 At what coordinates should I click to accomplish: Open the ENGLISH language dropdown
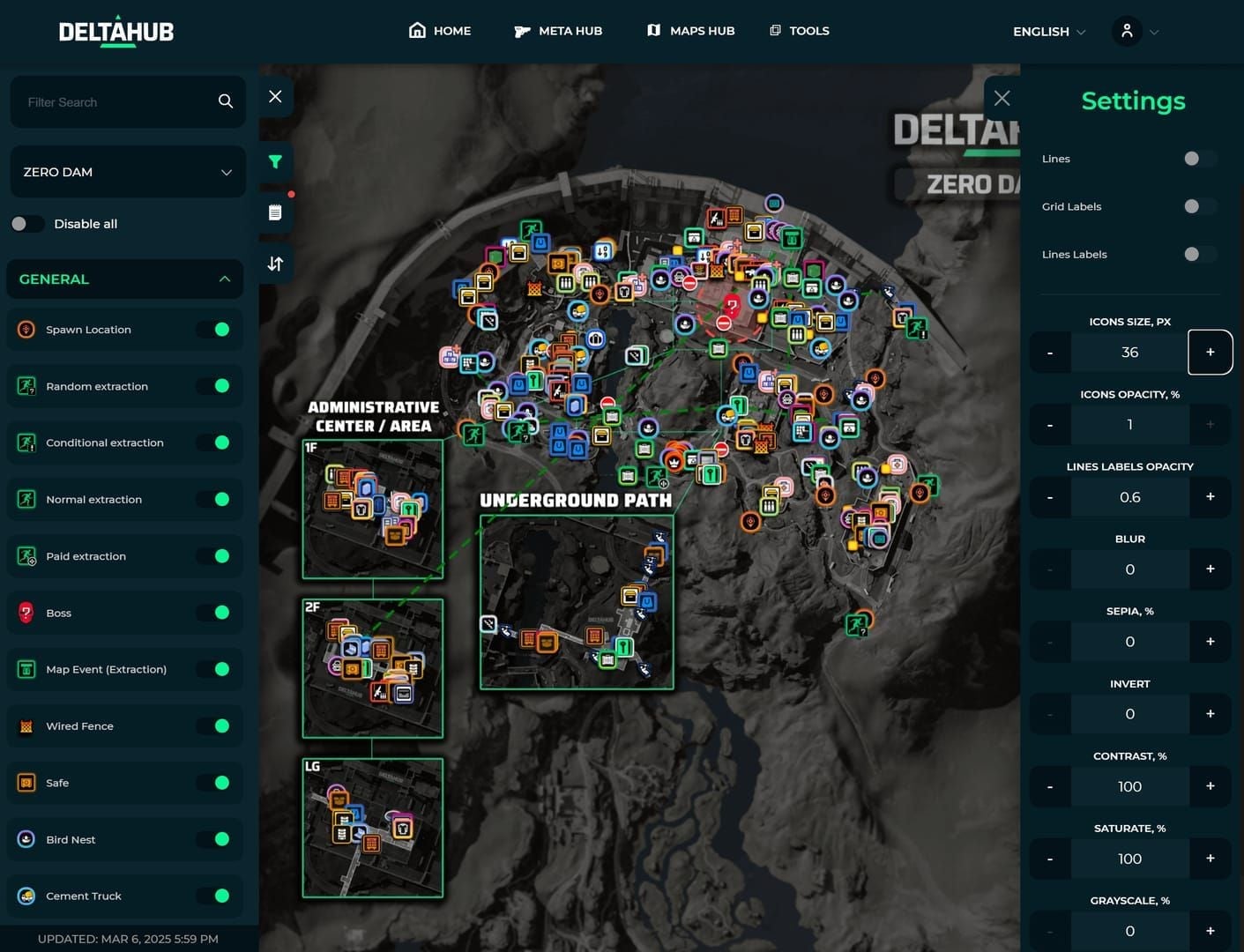pos(1047,31)
